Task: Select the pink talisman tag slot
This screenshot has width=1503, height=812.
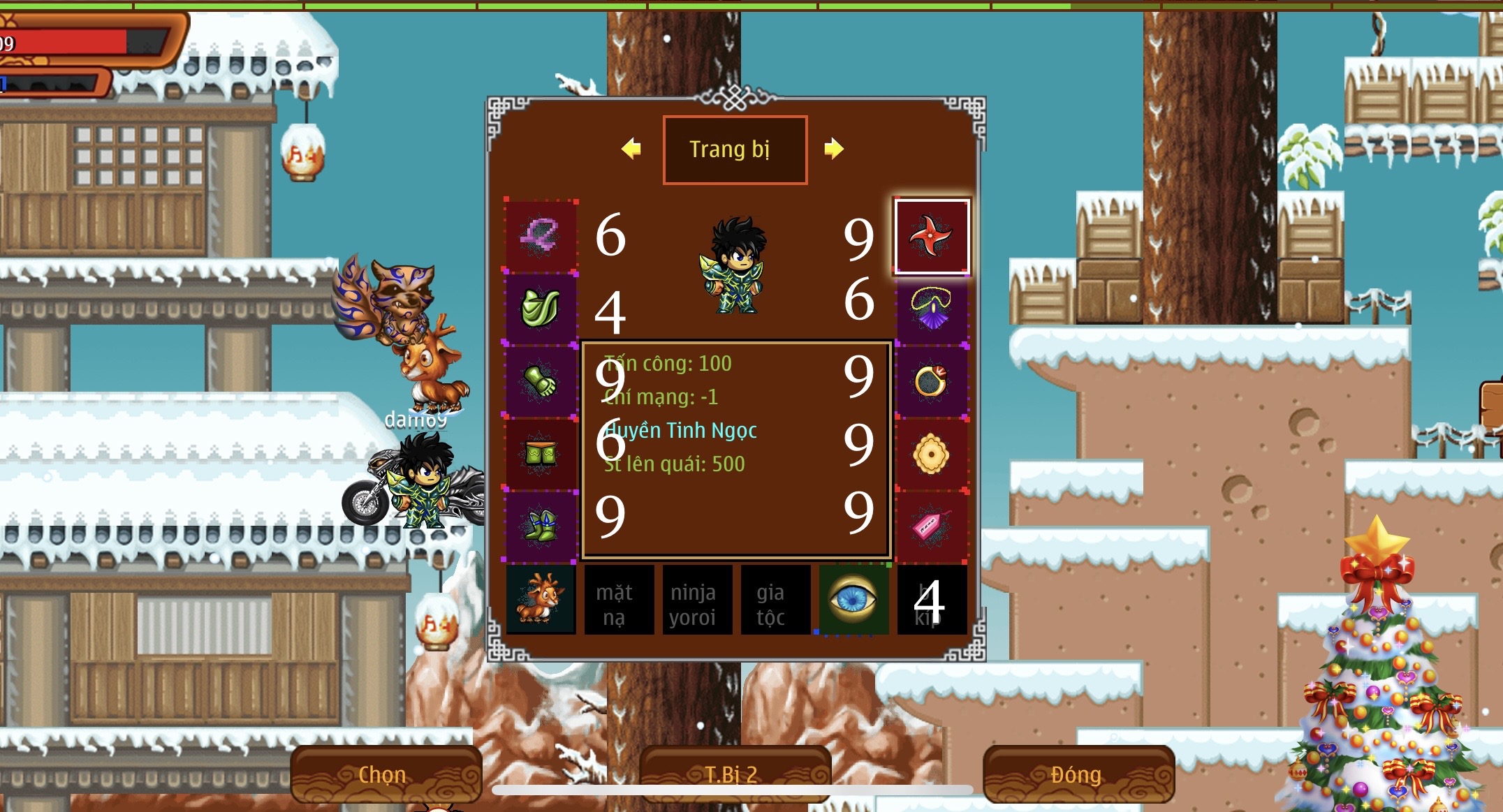Action: tap(932, 527)
